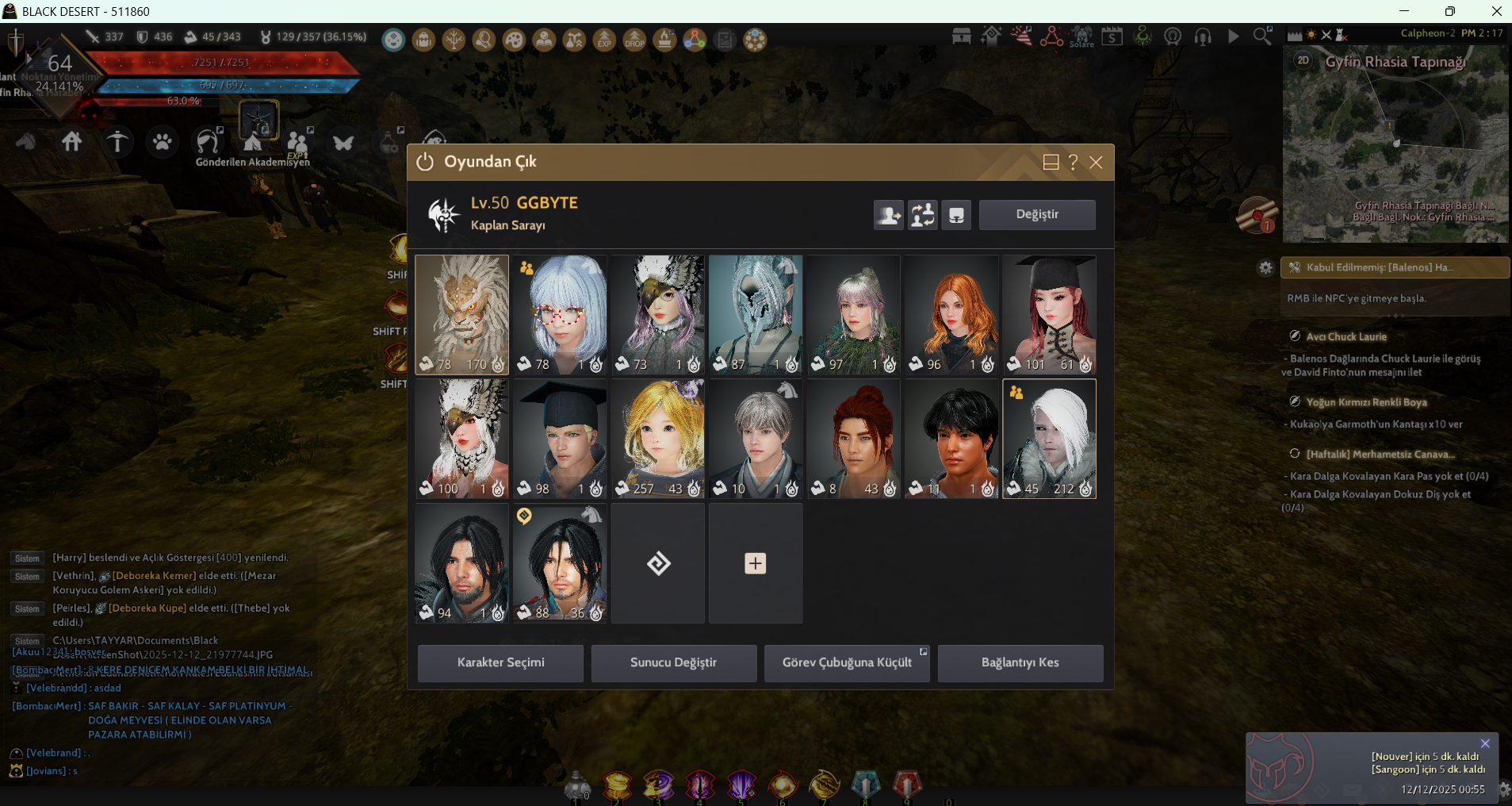The image size is (1512, 806).
Task: Close the Oyundan Çık window
Action: click(1096, 163)
